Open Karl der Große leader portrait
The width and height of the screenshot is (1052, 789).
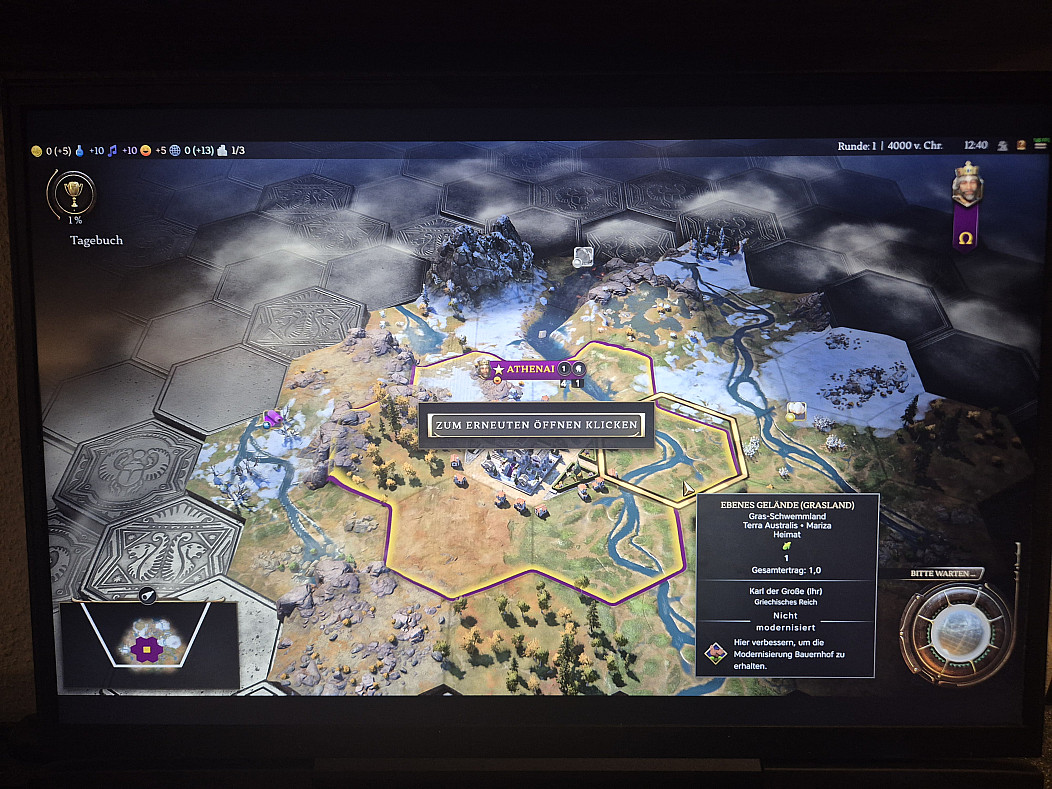[x=966, y=186]
